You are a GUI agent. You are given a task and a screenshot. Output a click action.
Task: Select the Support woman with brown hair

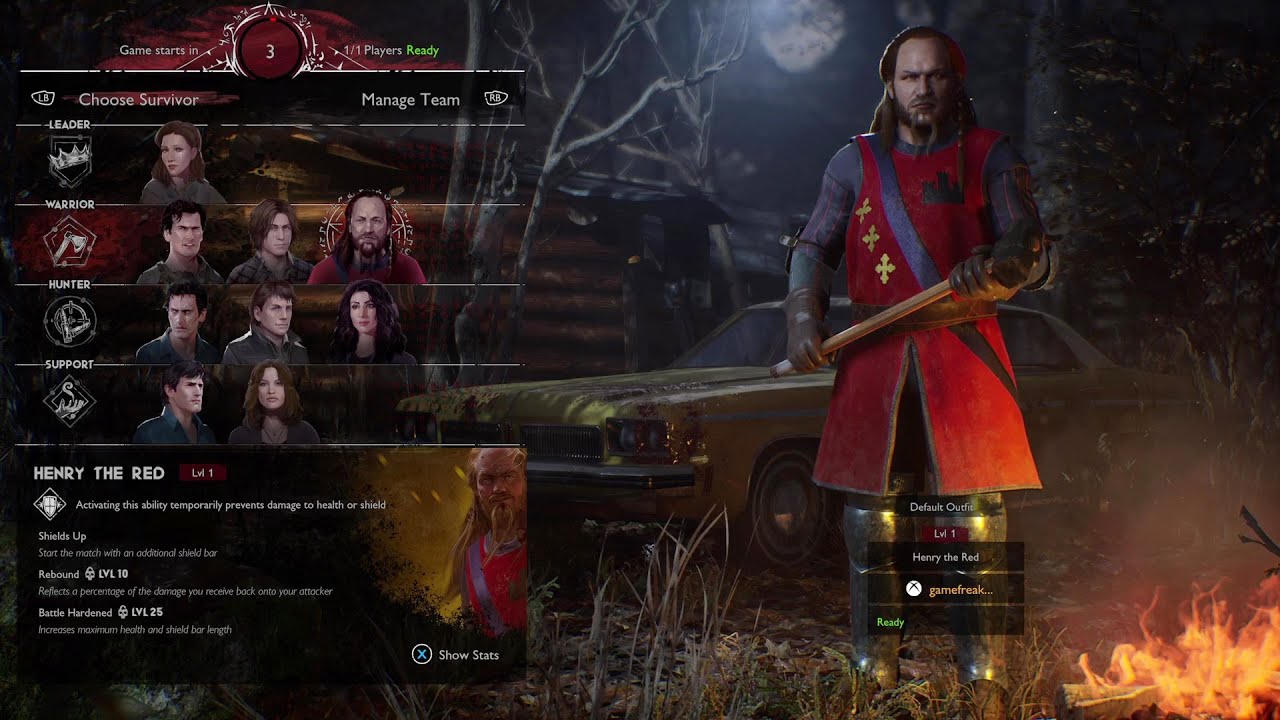coord(272,402)
